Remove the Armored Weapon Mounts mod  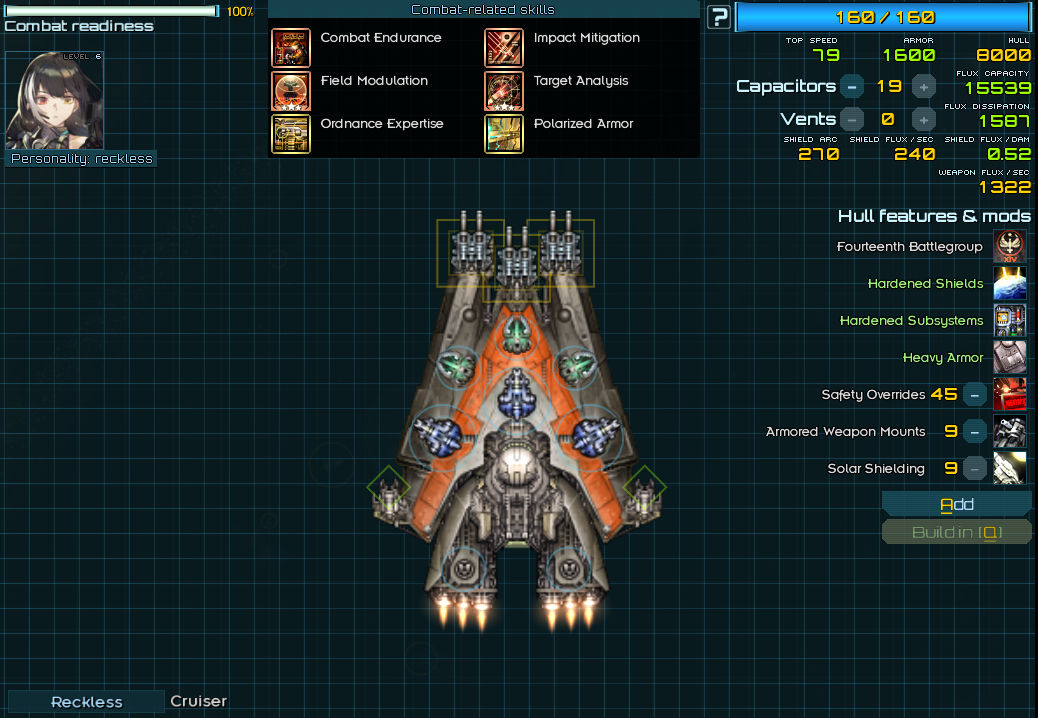pos(975,432)
